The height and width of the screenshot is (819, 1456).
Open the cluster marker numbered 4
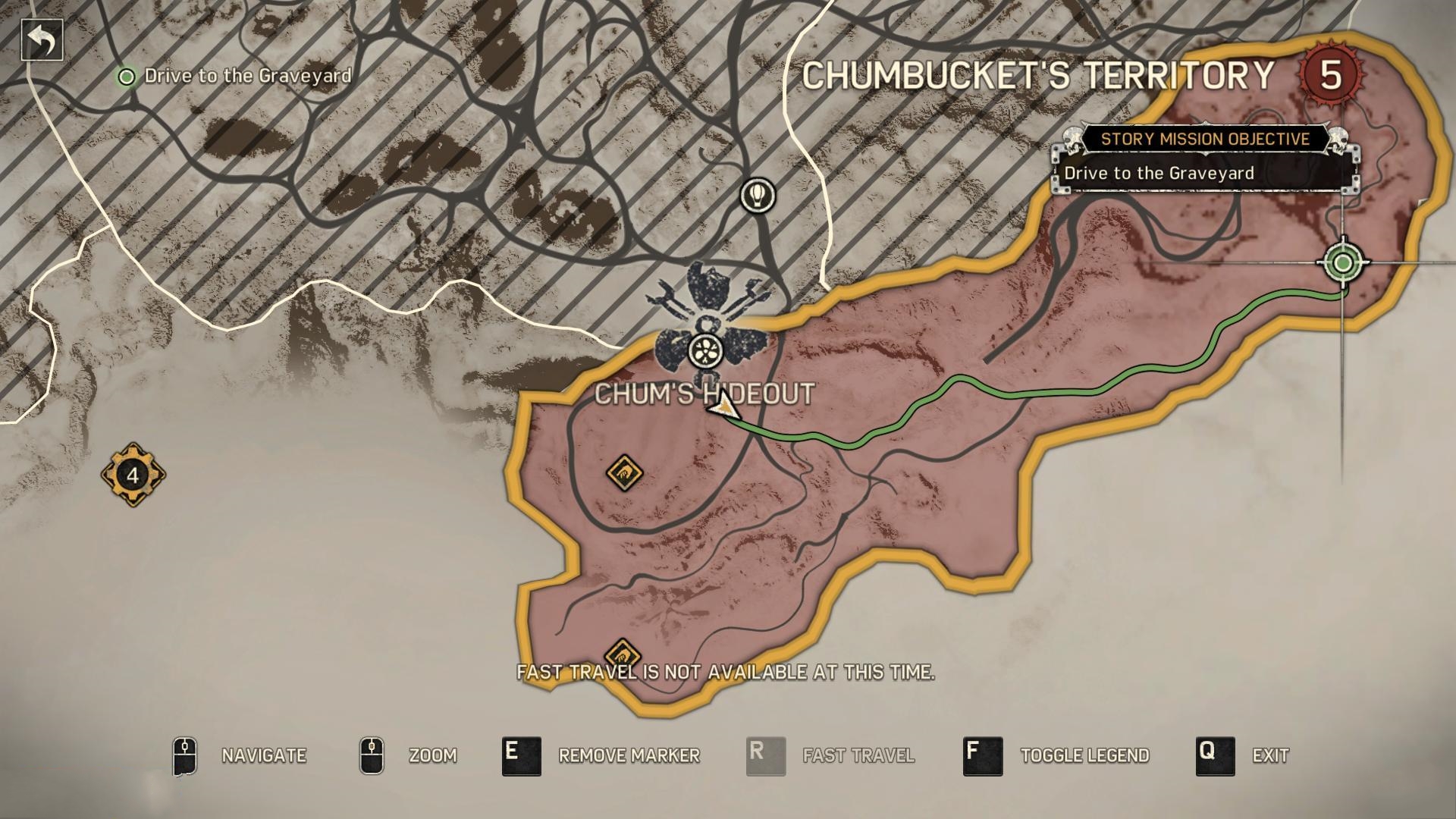tap(133, 475)
